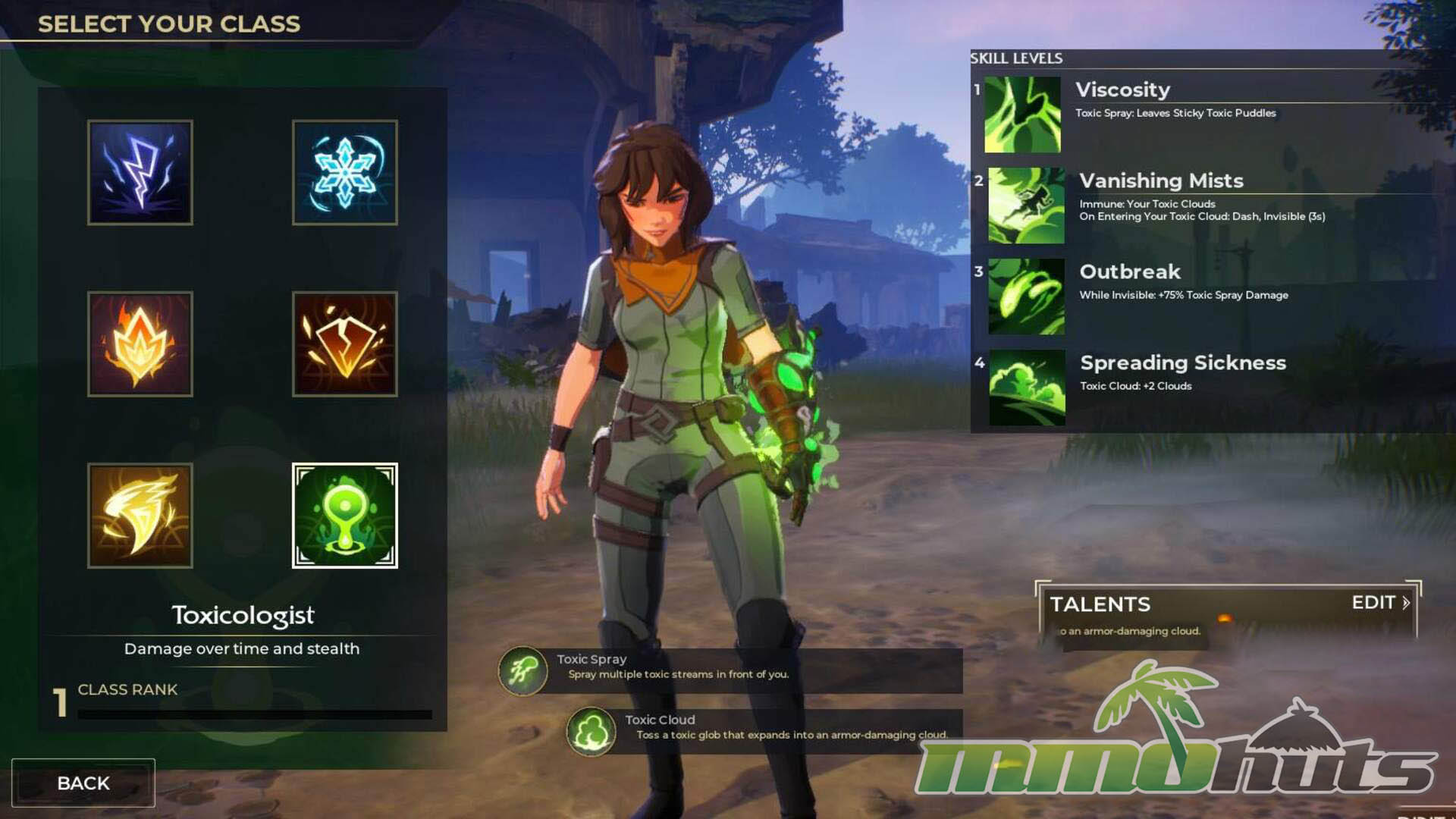Viewport: 1456px width, 819px height.
Task: Choose the golden wing class icon
Action: click(x=140, y=516)
